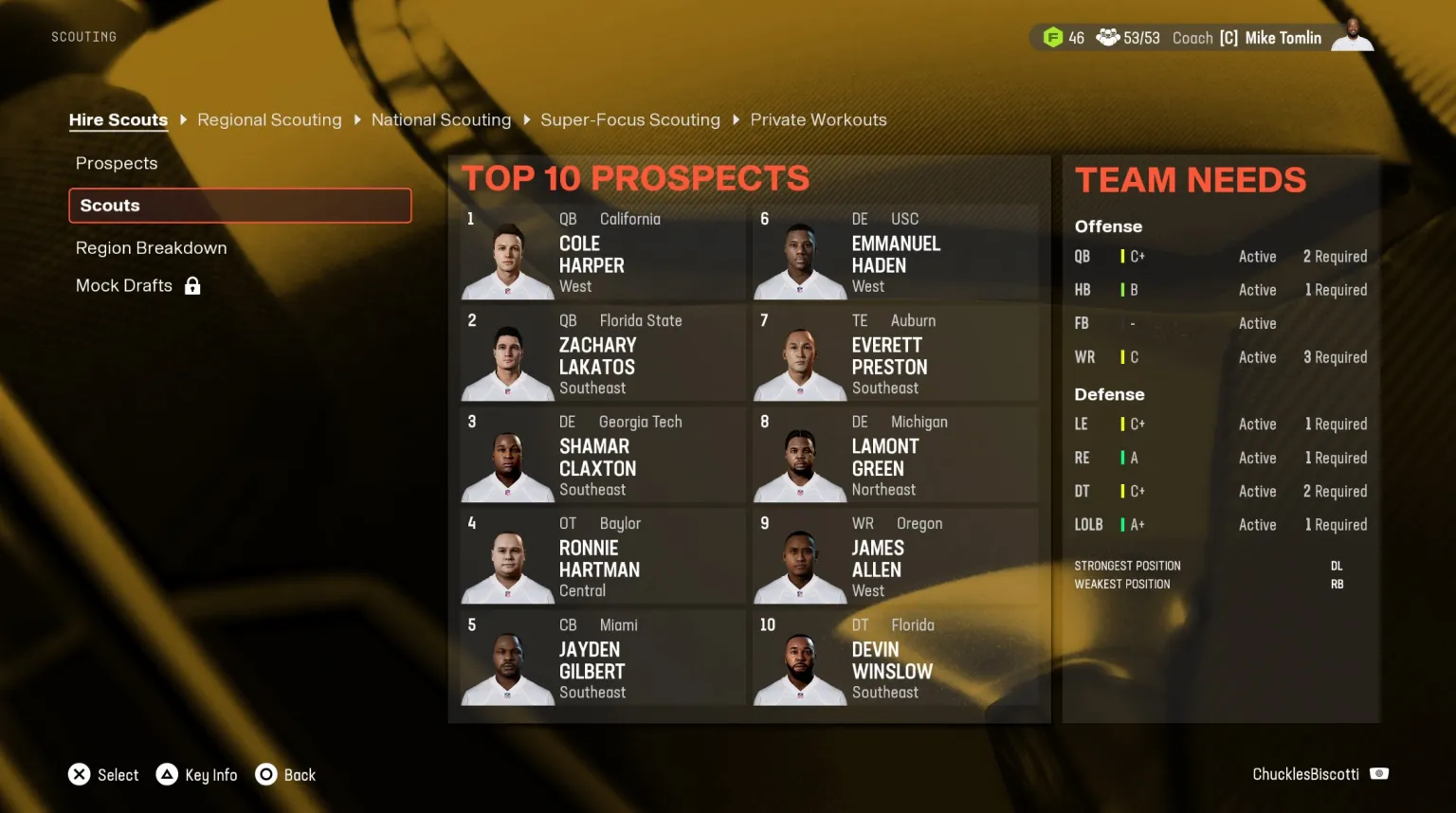Switch to the Regional Scouting tab
The height and width of the screenshot is (813, 1456).
tap(269, 119)
